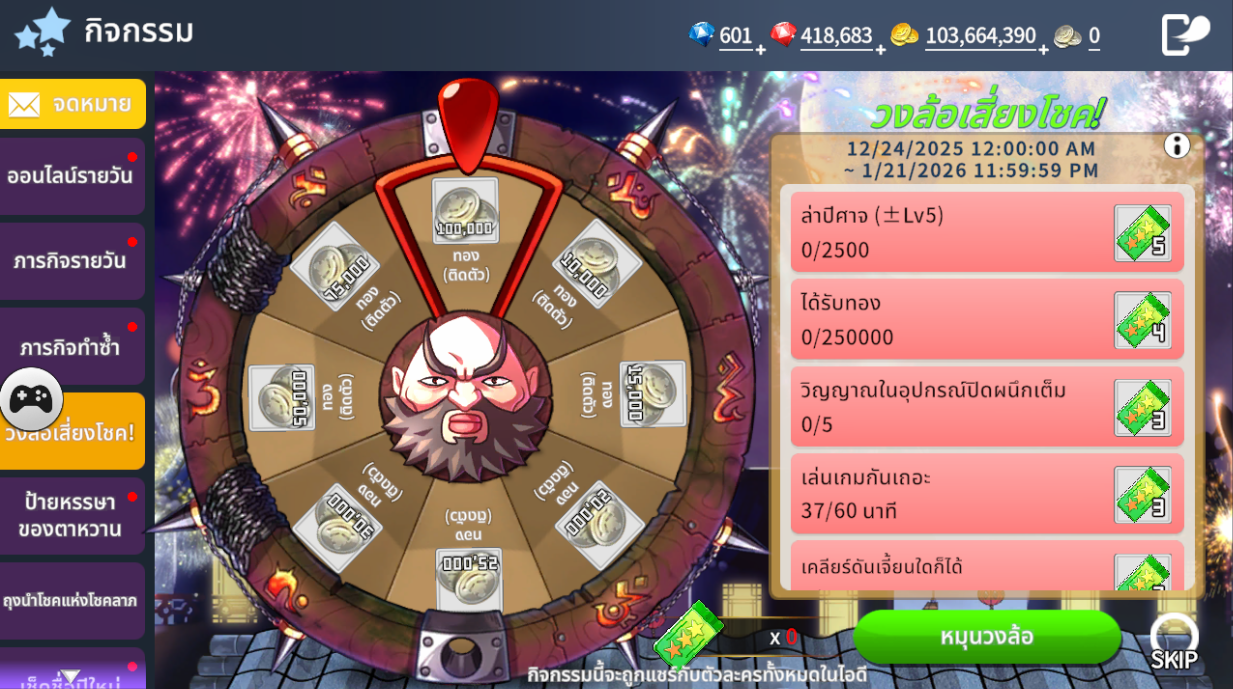Spin the wheel with หมุนวงล้อ button
Viewport: 1233px width, 689px height.
pyautogui.click(x=986, y=637)
